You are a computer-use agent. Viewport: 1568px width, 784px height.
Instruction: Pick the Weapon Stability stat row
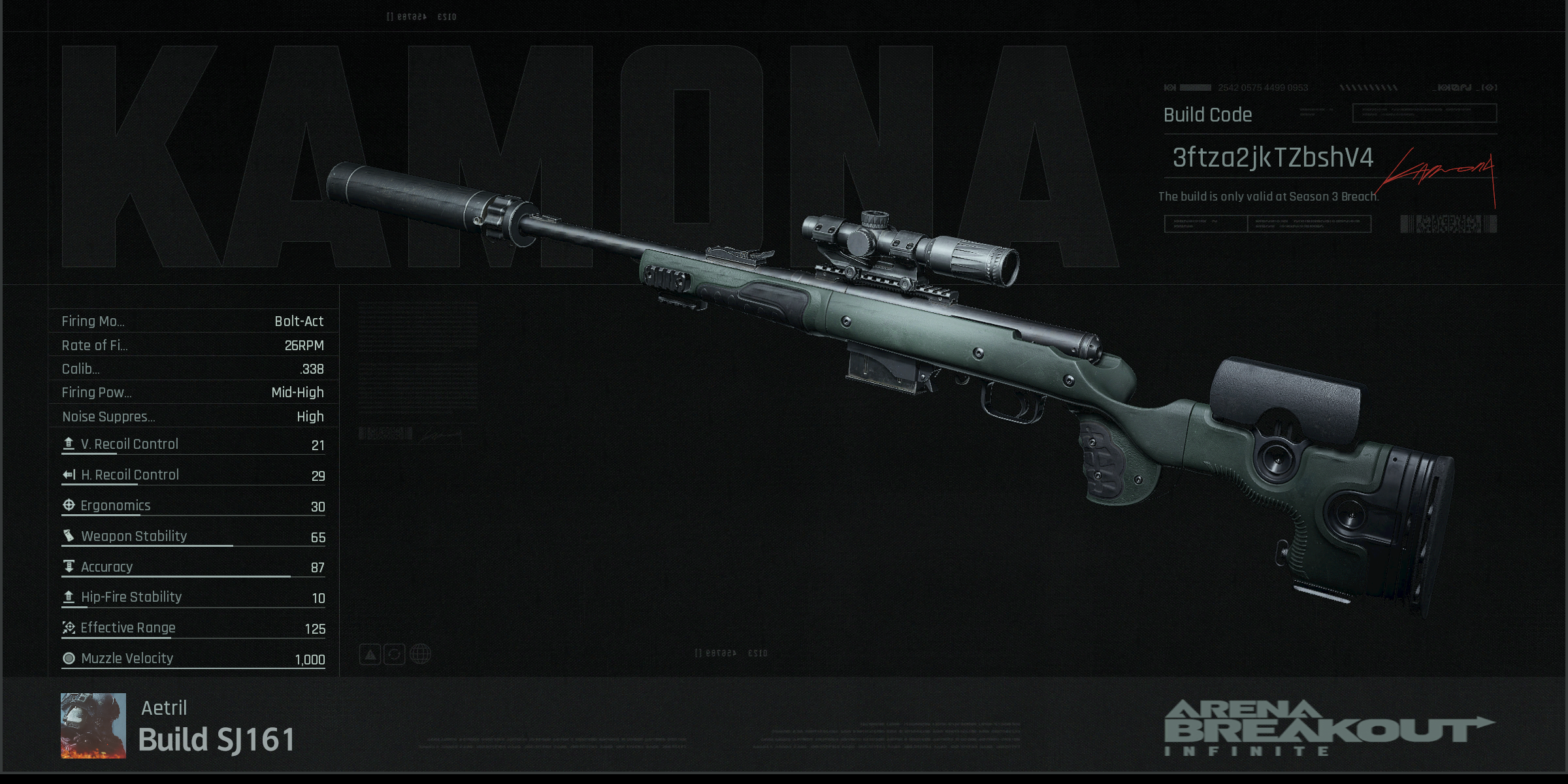tap(193, 537)
